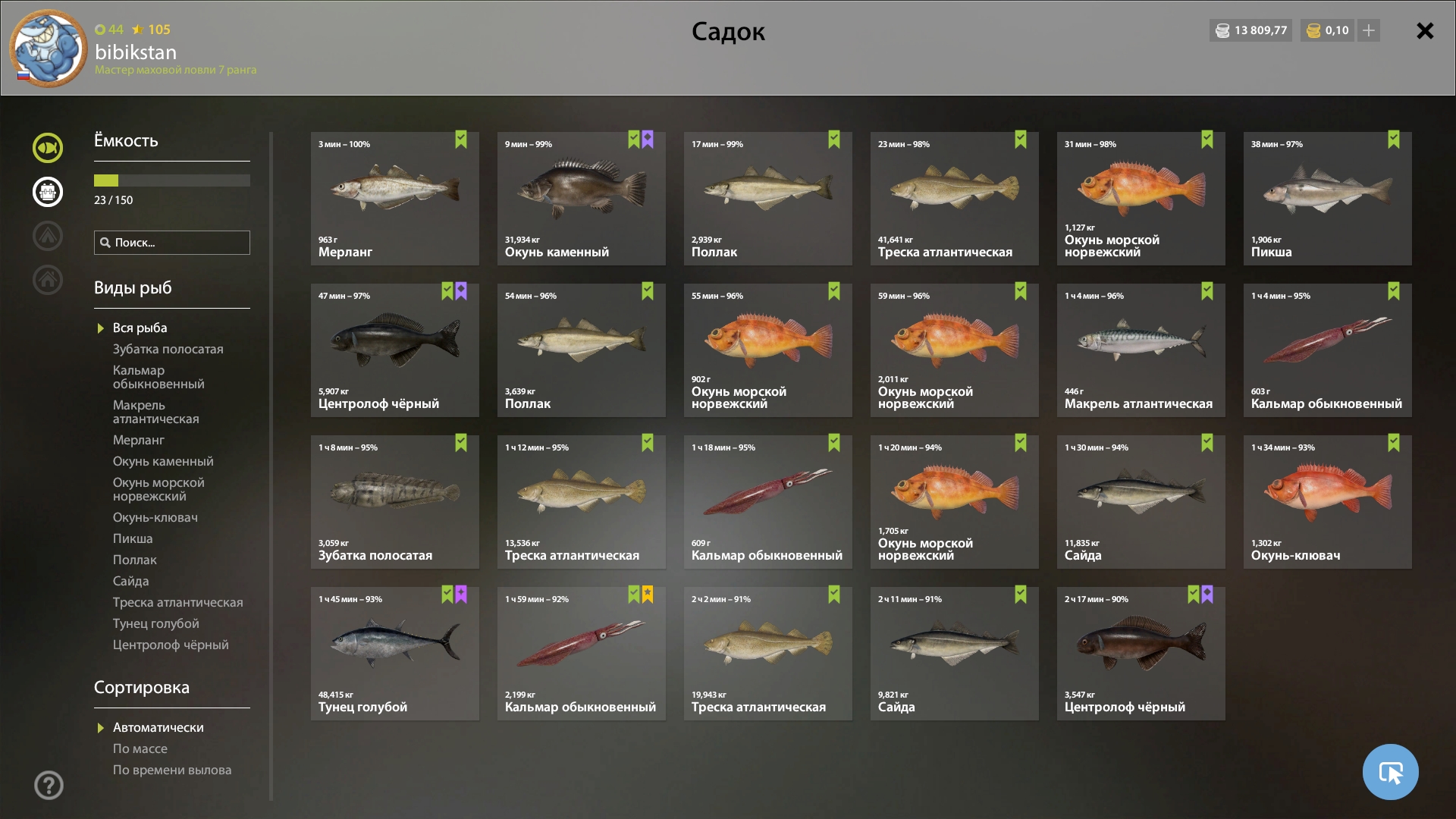Show only Окунь-клювач species

point(155,517)
